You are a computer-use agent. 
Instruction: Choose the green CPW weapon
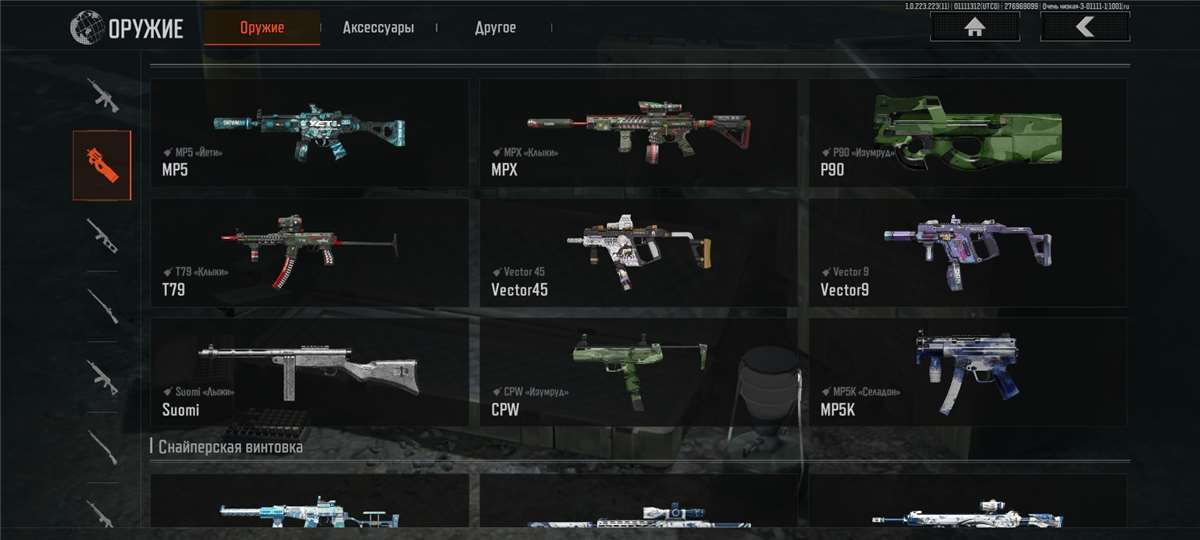[x=638, y=373]
